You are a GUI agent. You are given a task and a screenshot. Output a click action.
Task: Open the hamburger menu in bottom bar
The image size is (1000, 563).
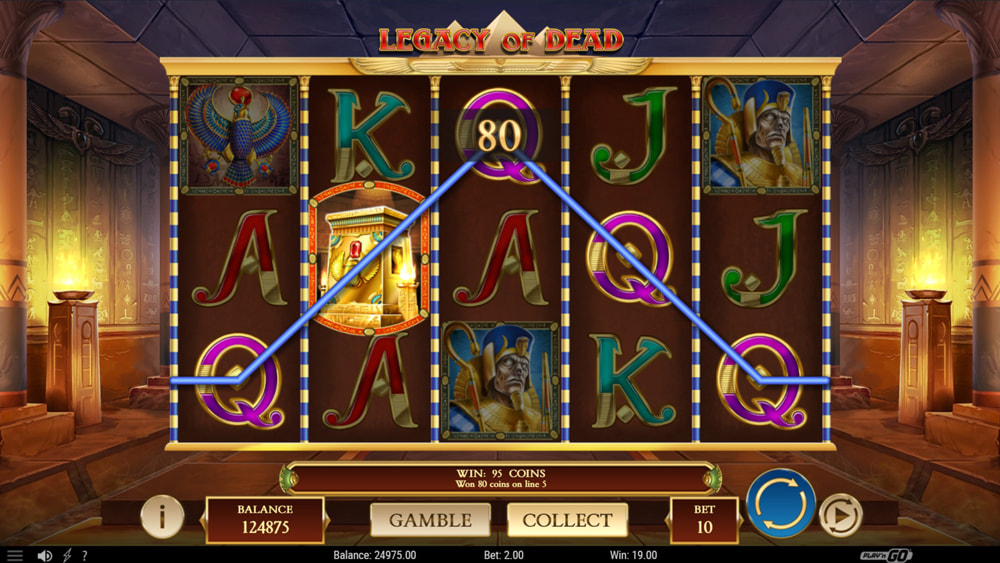tap(14, 555)
